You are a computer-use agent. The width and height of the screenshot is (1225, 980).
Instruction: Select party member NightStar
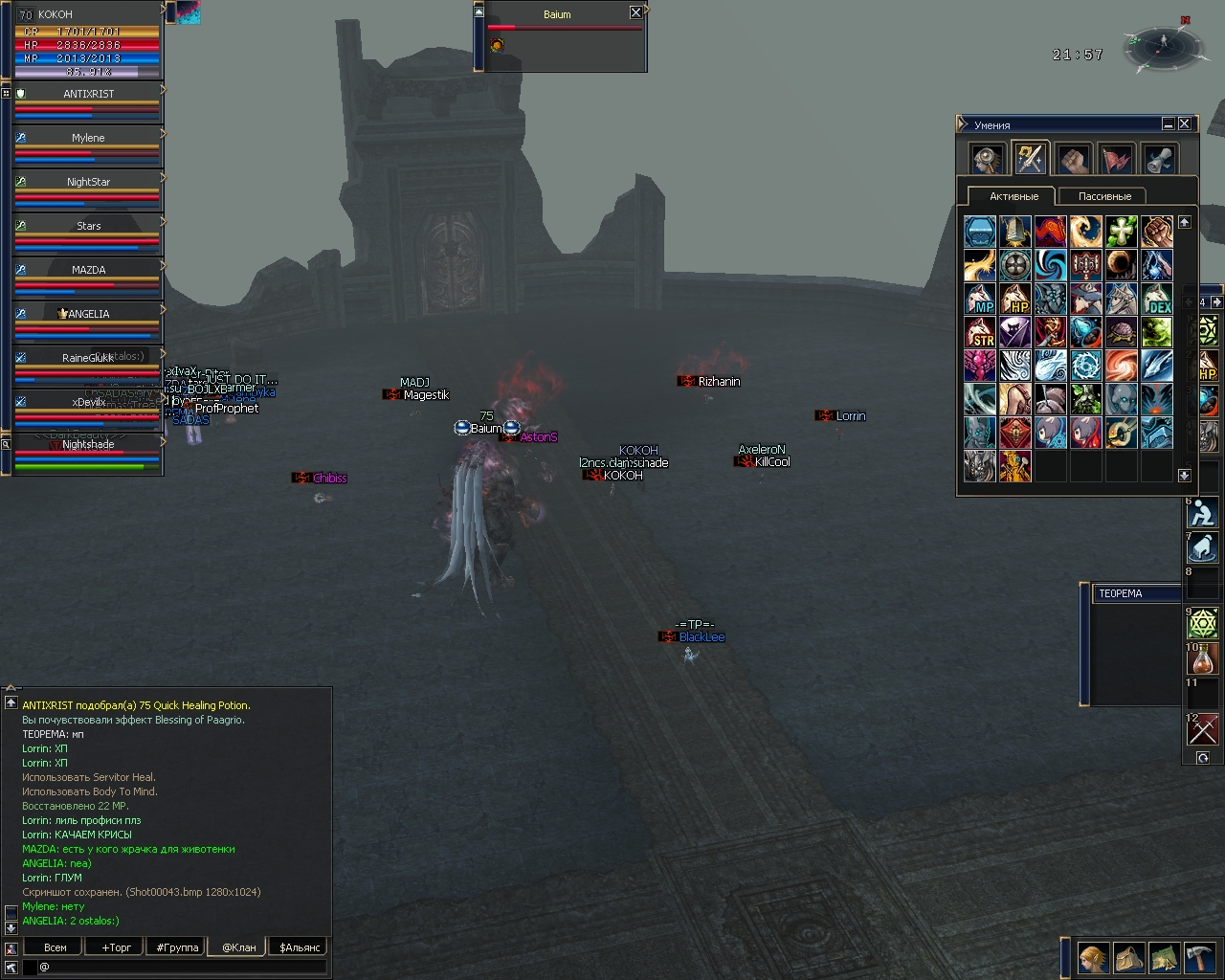[88, 182]
